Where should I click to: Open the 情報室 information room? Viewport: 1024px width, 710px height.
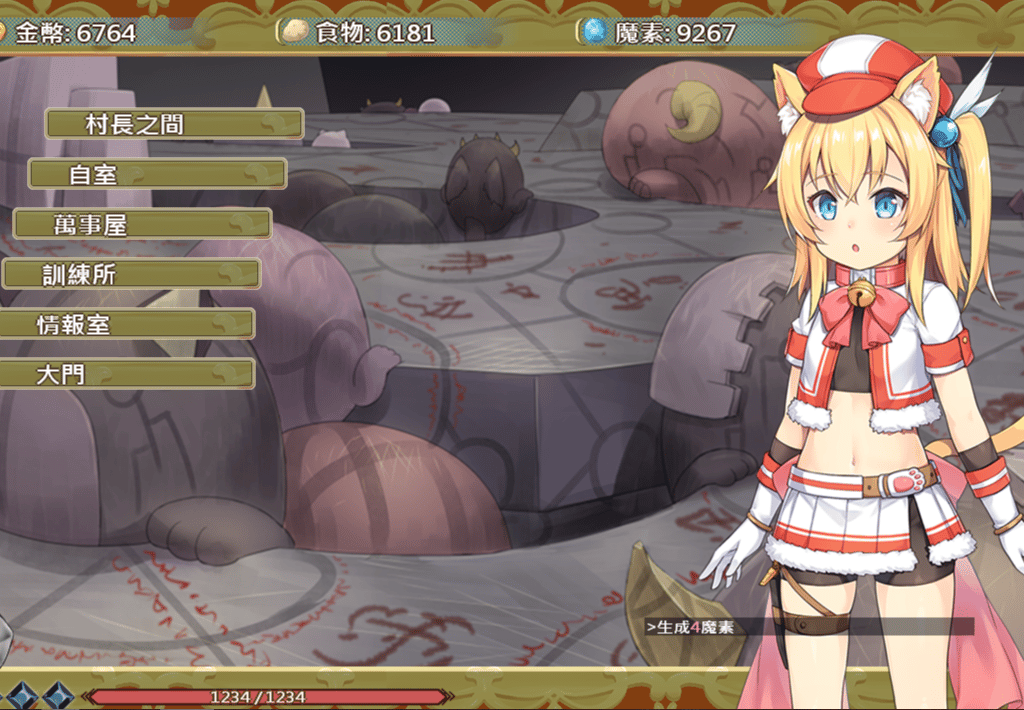(126, 324)
